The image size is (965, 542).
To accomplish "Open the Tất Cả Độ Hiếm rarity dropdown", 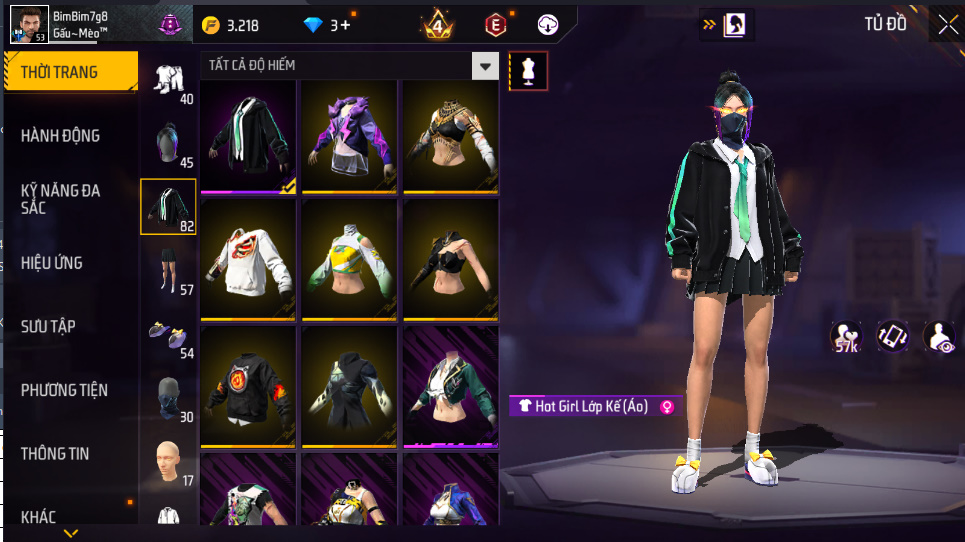I will [486, 66].
